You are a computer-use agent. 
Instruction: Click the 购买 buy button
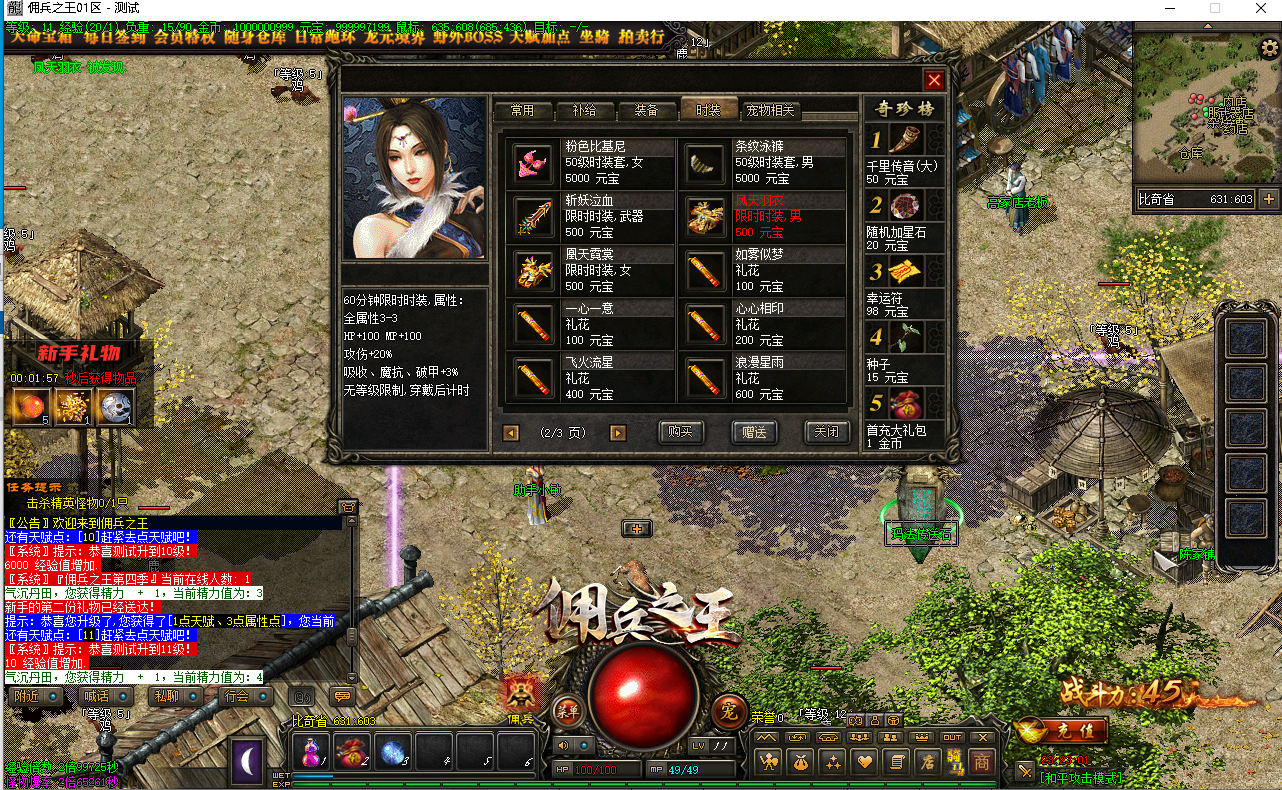681,432
